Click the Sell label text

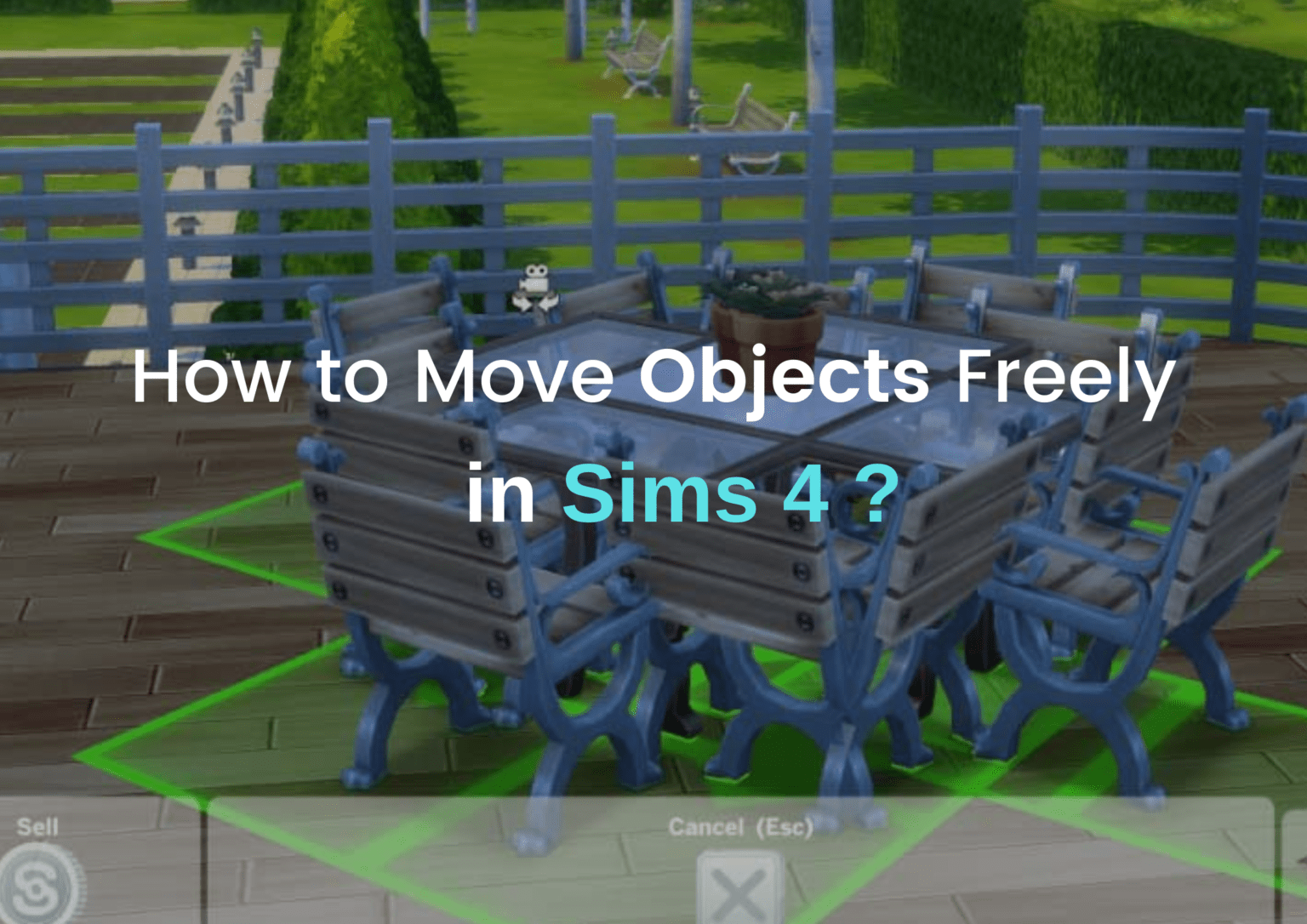37,826
